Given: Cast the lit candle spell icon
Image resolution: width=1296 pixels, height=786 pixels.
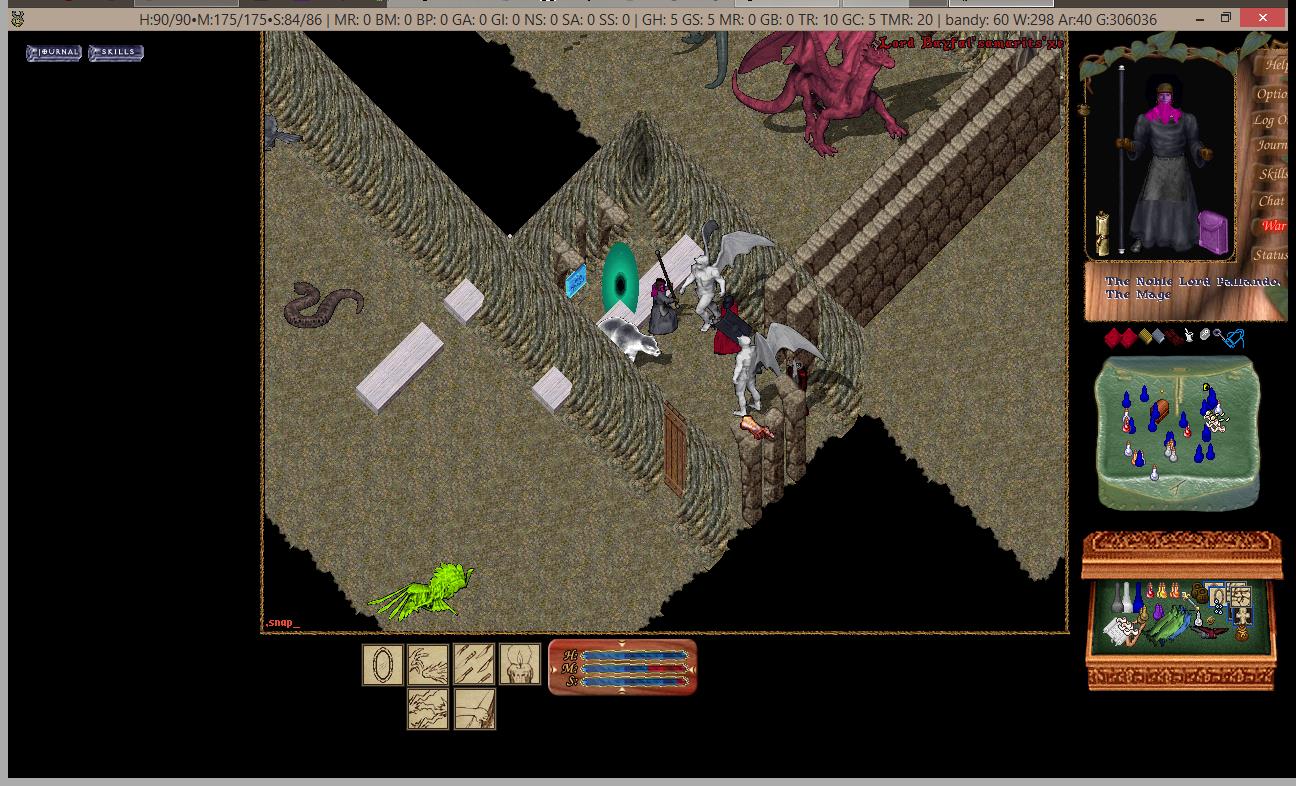Looking at the screenshot, I should click(520, 665).
